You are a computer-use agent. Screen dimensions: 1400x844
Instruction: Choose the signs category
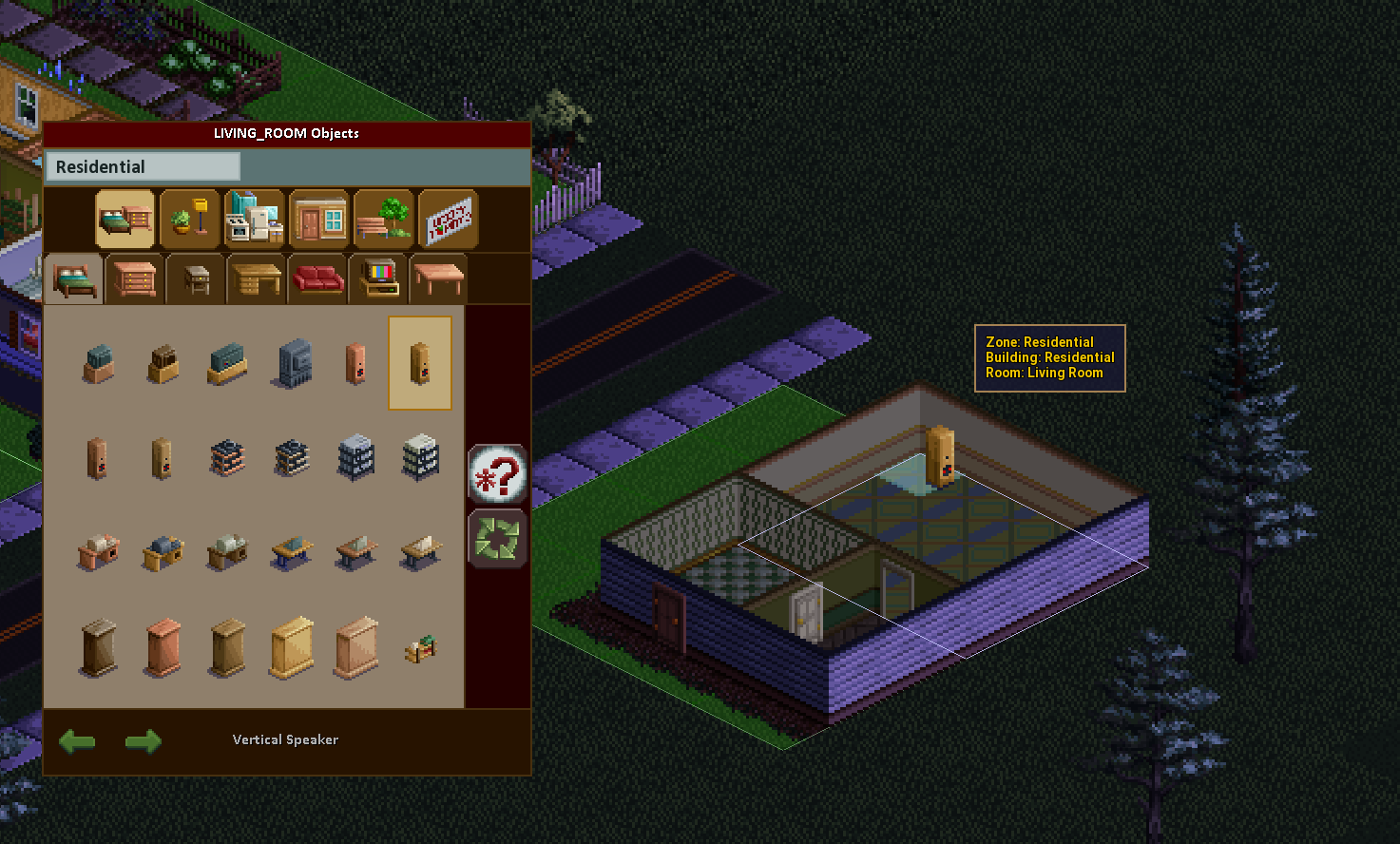pyautogui.click(x=448, y=219)
